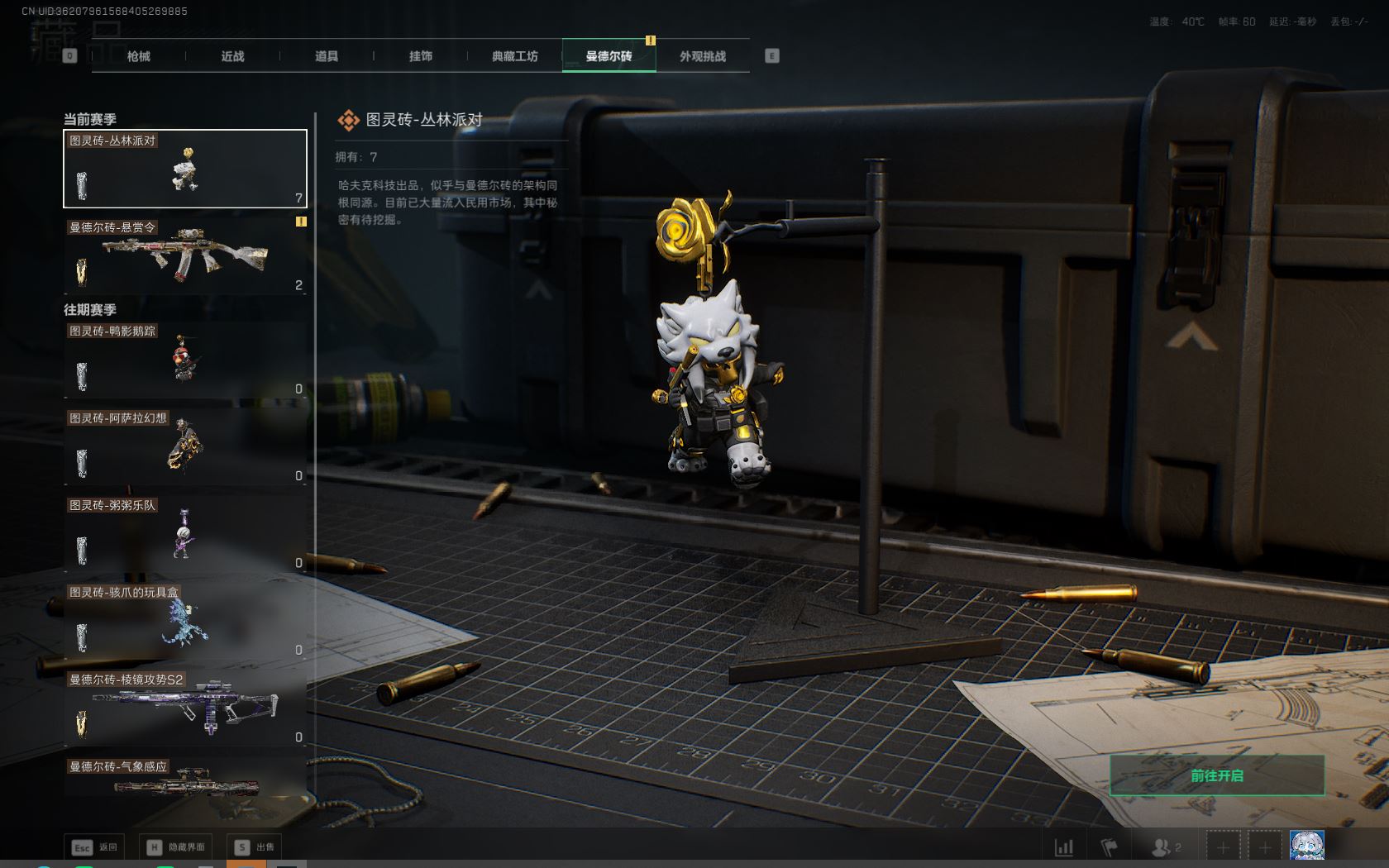
Task: Select the 图灵砖-鸭影鹅踪 entry
Action: click(x=185, y=360)
